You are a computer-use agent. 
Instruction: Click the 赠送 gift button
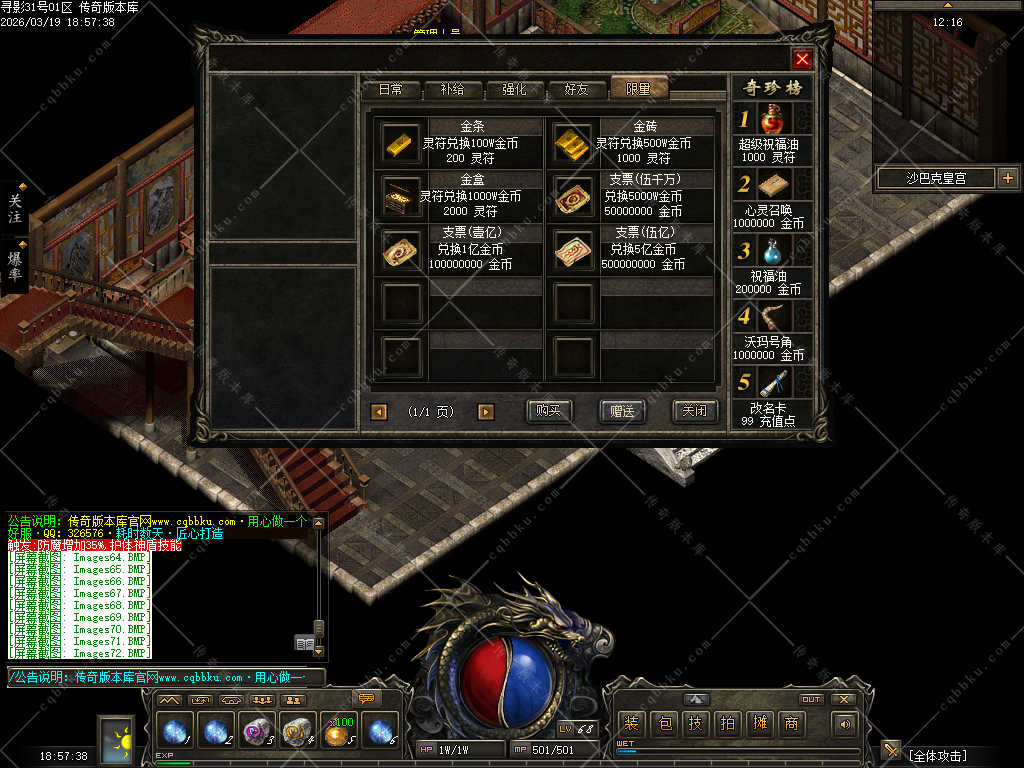click(x=622, y=411)
